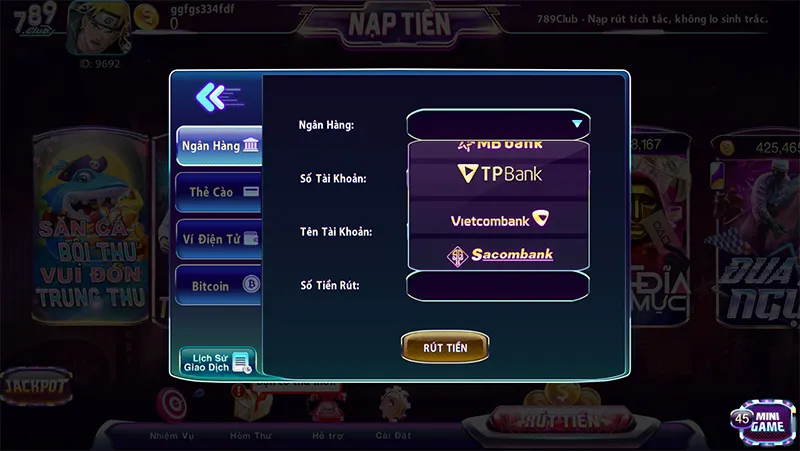Switch to the Ngân Hàng tab
This screenshot has width=800, height=451.
click(218, 146)
